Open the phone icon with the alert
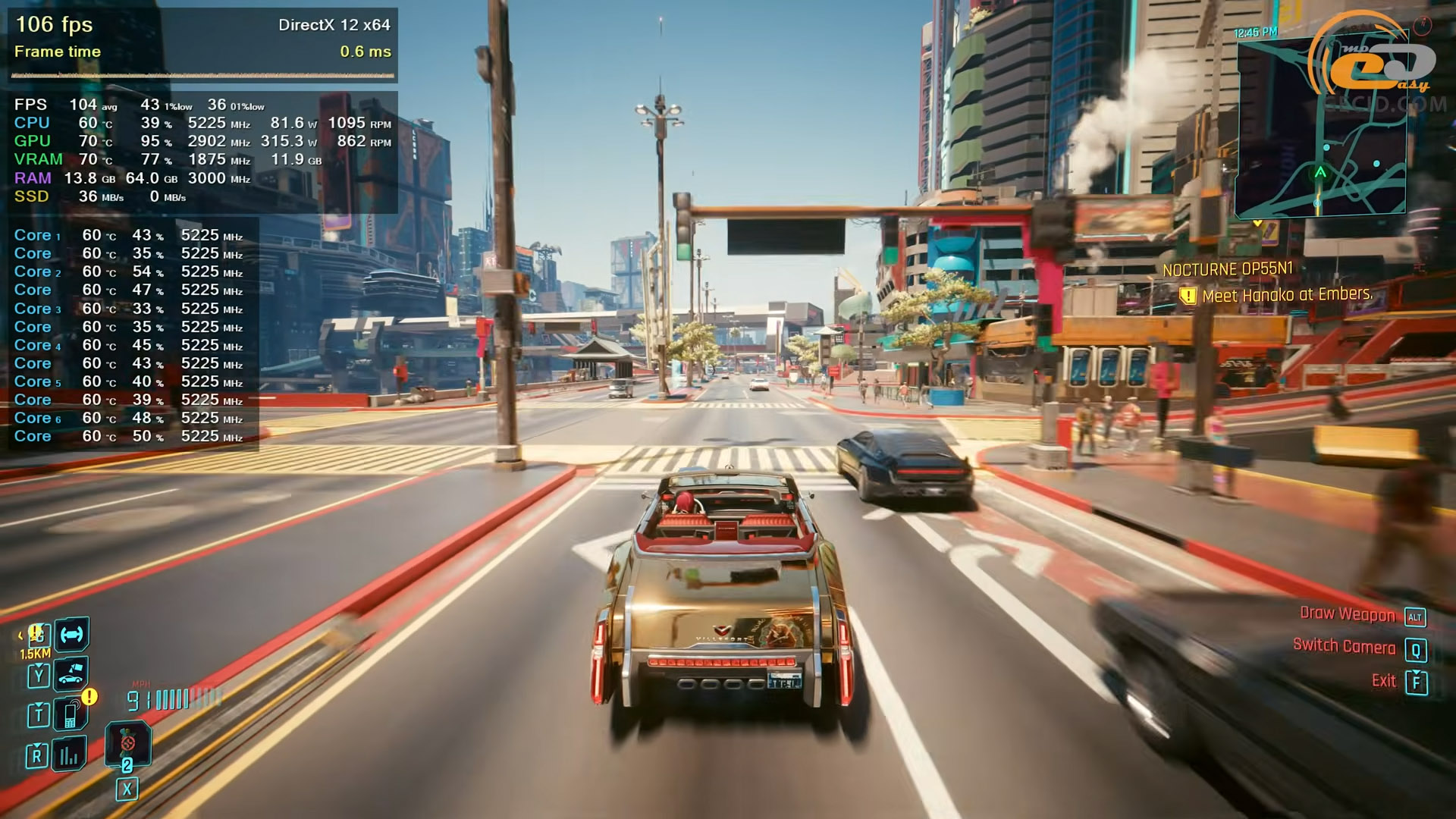1456x819 pixels. point(71,714)
